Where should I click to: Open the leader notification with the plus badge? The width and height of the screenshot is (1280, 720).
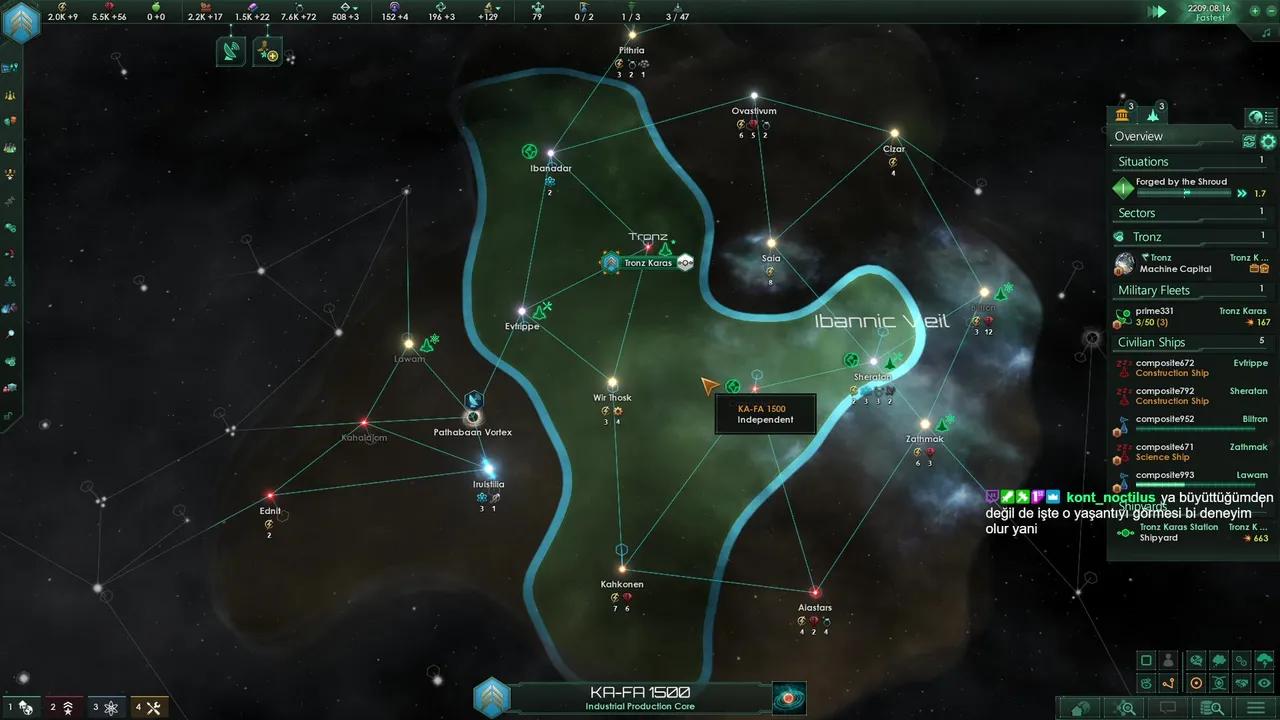coord(267,52)
